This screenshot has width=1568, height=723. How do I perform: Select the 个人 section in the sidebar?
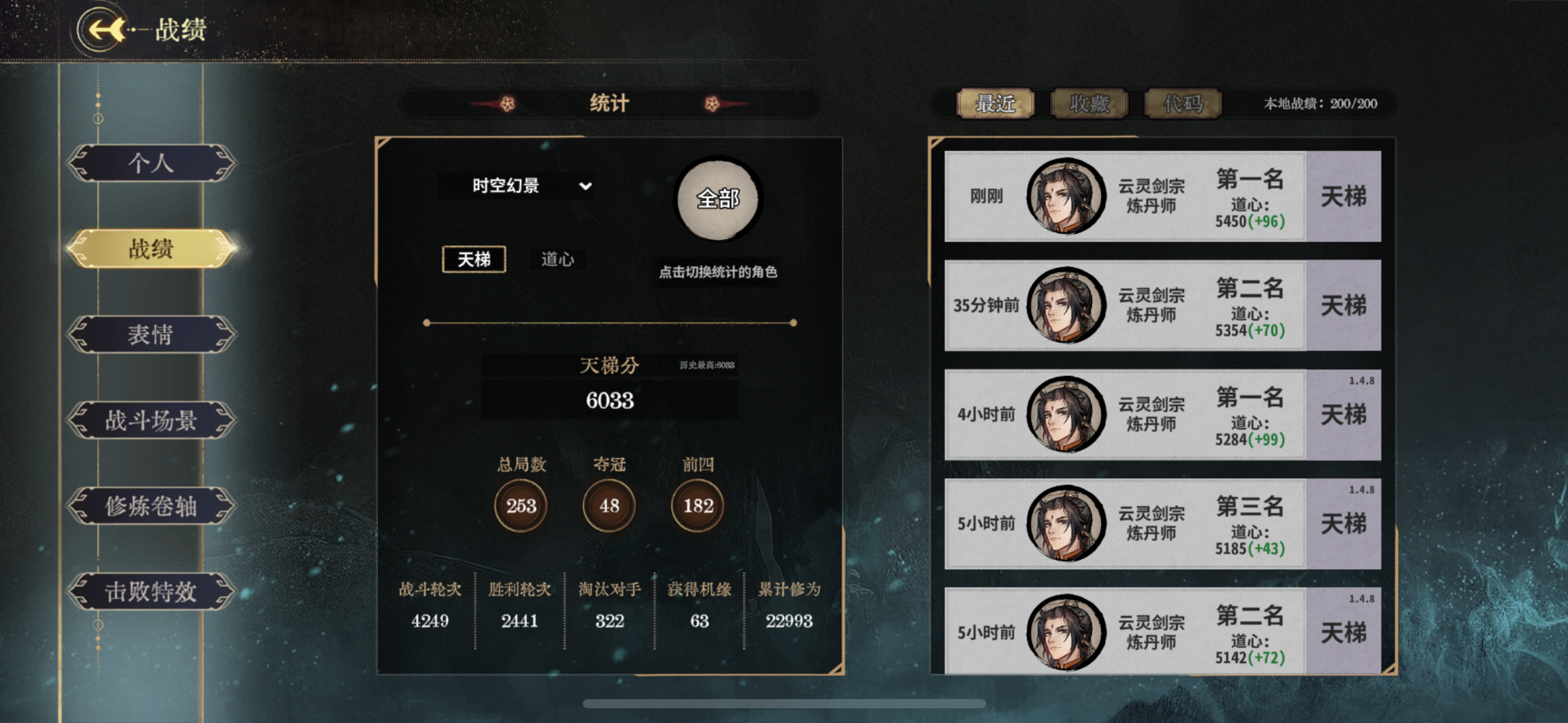[x=152, y=164]
